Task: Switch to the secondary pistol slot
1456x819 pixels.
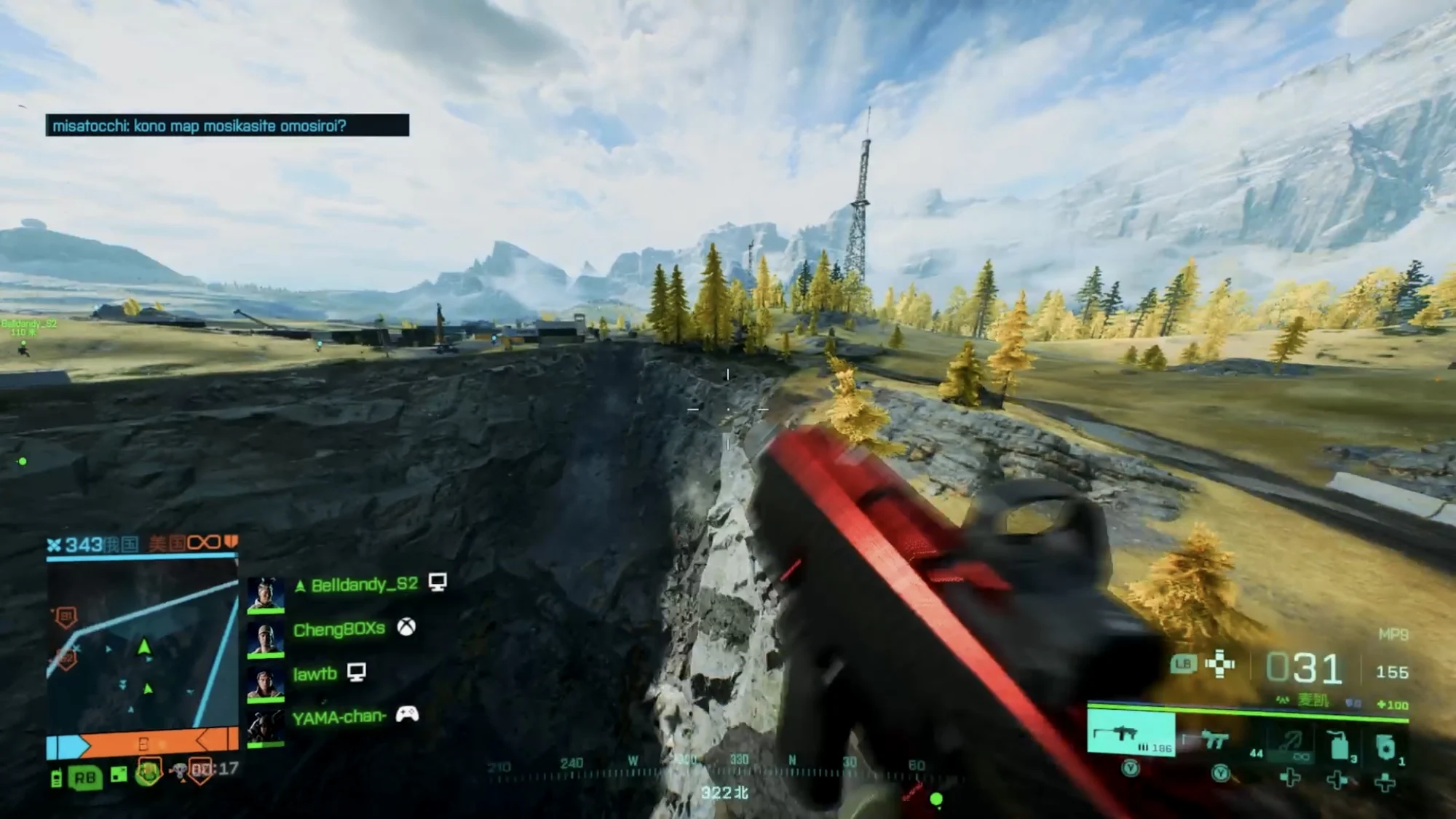Action: coord(1213,740)
